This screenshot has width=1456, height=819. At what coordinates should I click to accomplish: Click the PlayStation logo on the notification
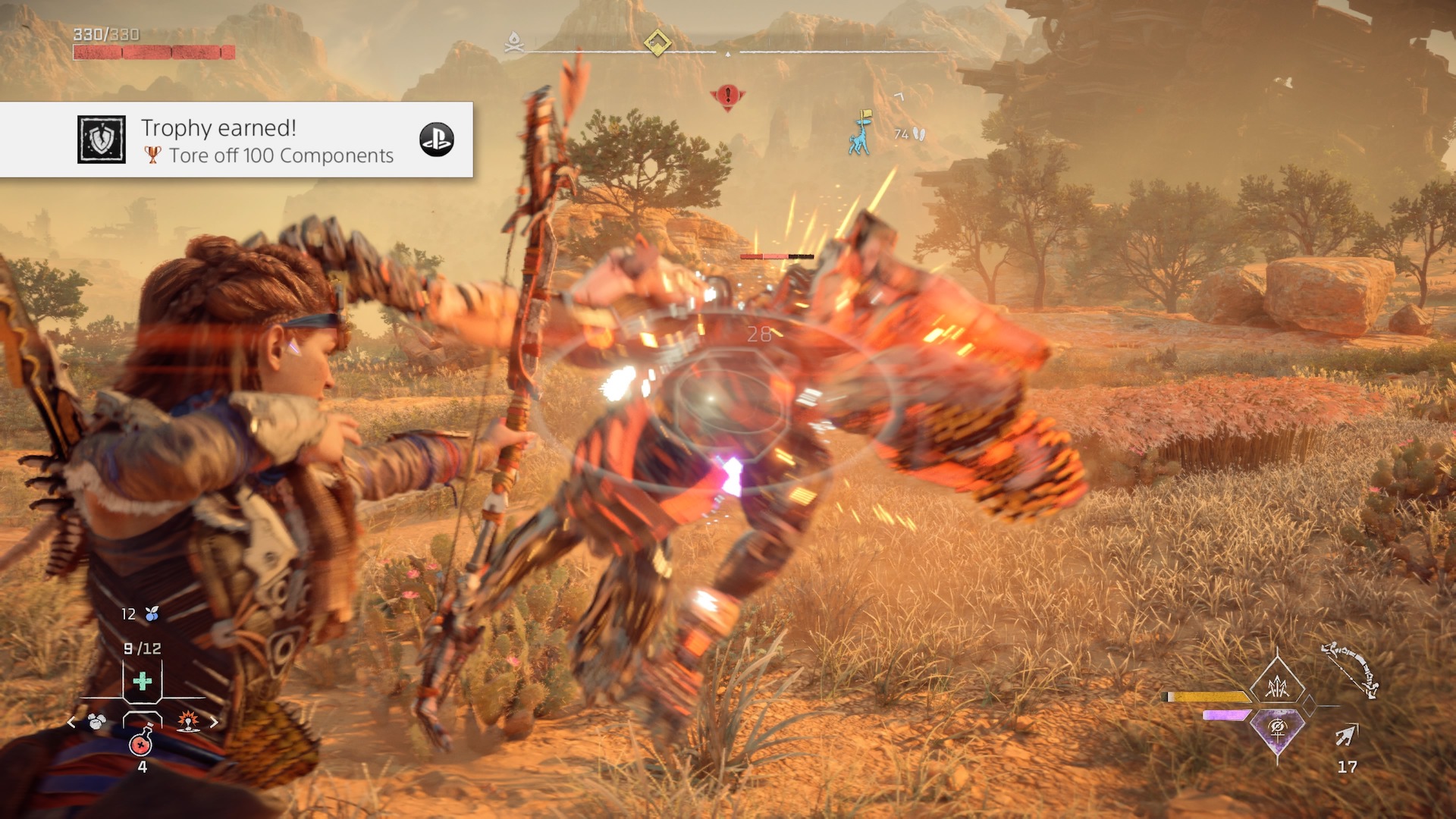(x=437, y=140)
